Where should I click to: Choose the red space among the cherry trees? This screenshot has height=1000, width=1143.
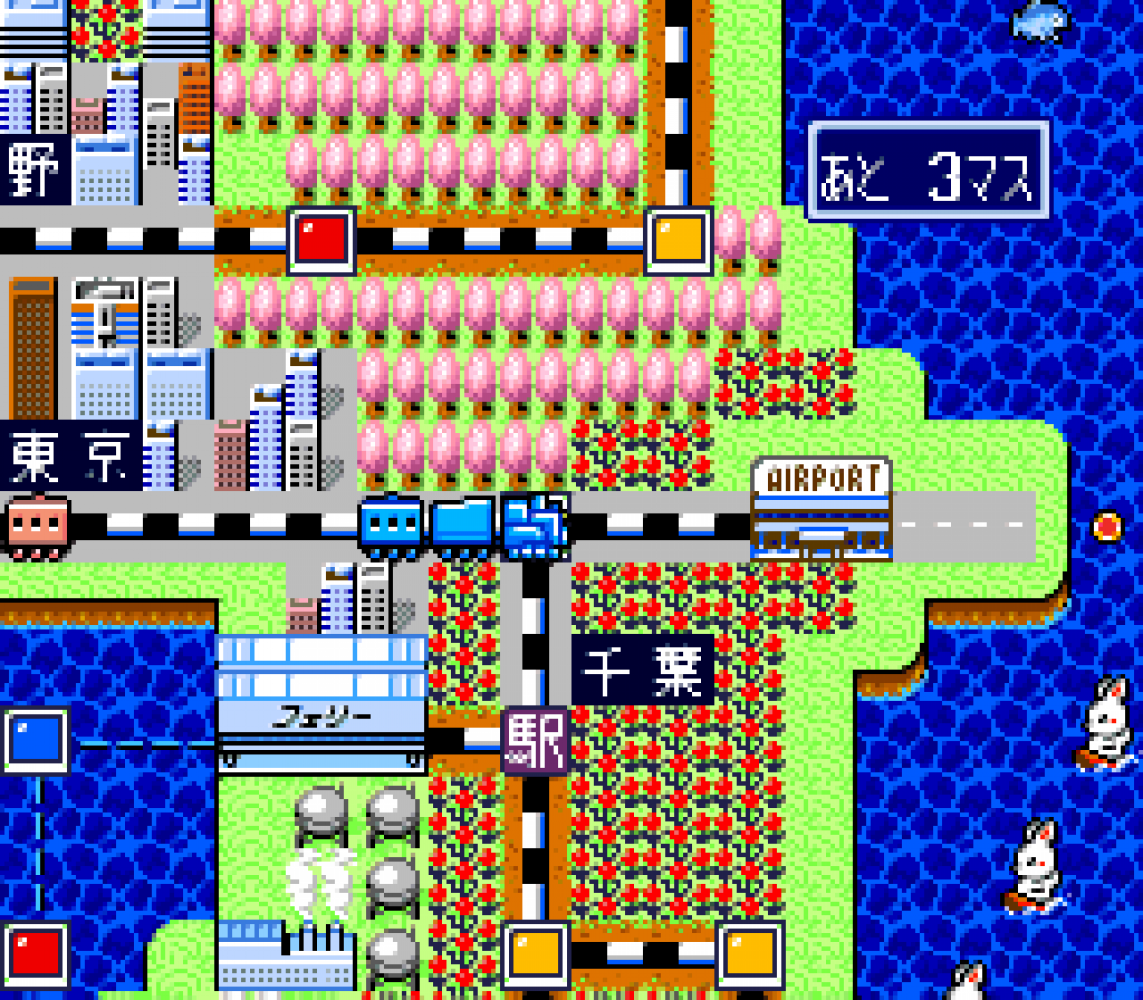click(322, 240)
